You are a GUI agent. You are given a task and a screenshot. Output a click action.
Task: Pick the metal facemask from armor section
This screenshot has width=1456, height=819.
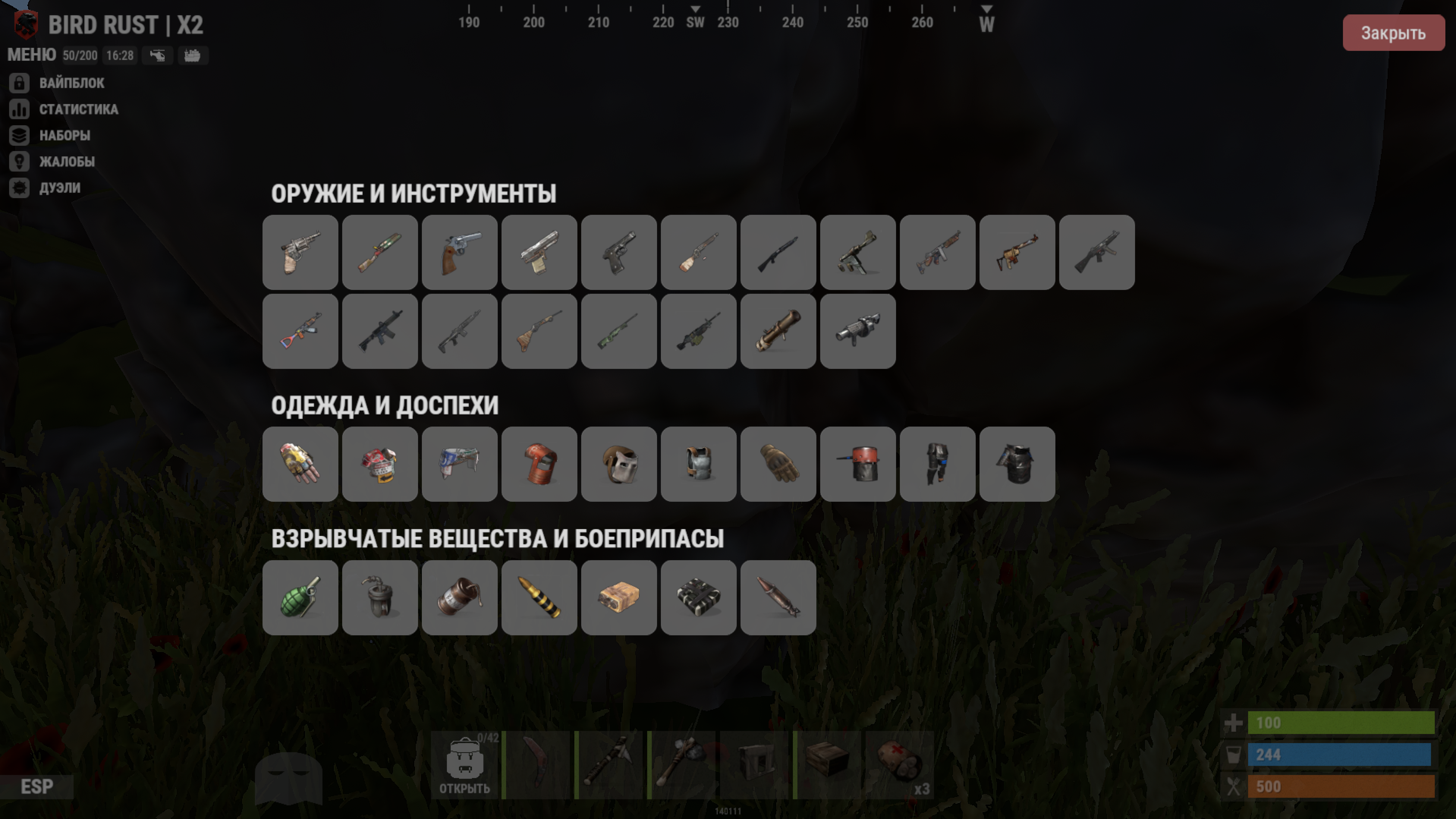[619, 464]
